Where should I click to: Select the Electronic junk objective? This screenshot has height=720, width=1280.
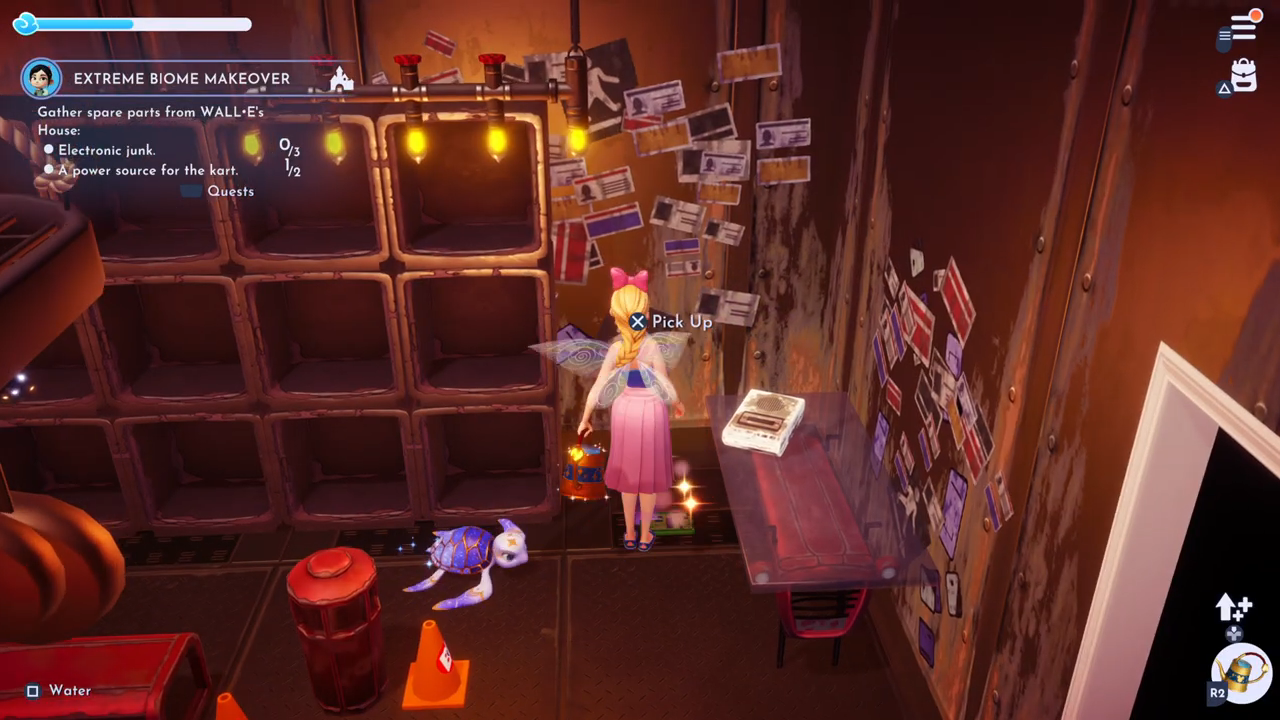pyautogui.click(x=107, y=150)
